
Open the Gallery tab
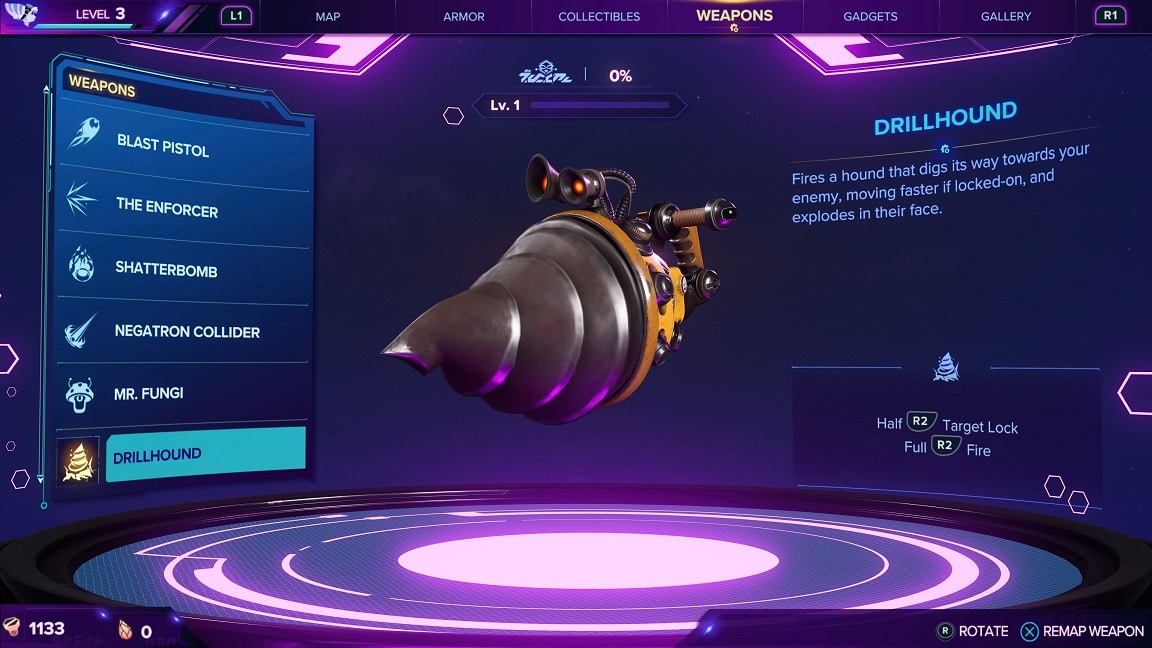click(x=1005, y=16)
